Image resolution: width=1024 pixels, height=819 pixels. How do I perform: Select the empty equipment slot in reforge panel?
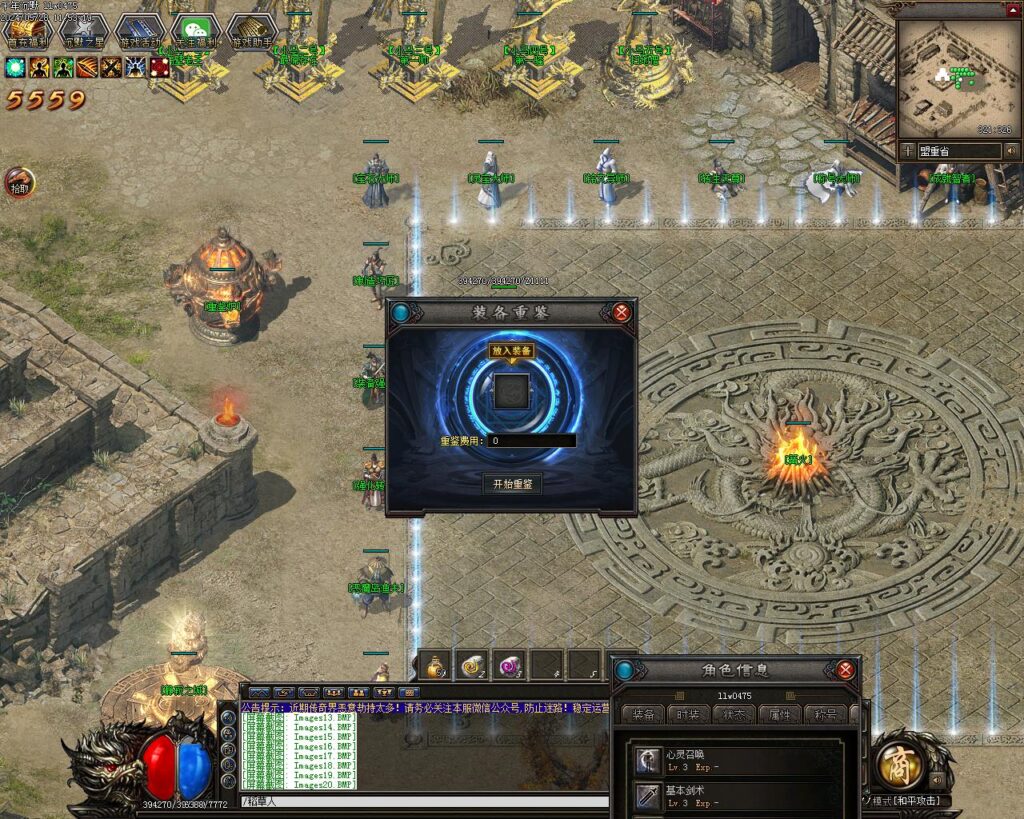point(511,391)
